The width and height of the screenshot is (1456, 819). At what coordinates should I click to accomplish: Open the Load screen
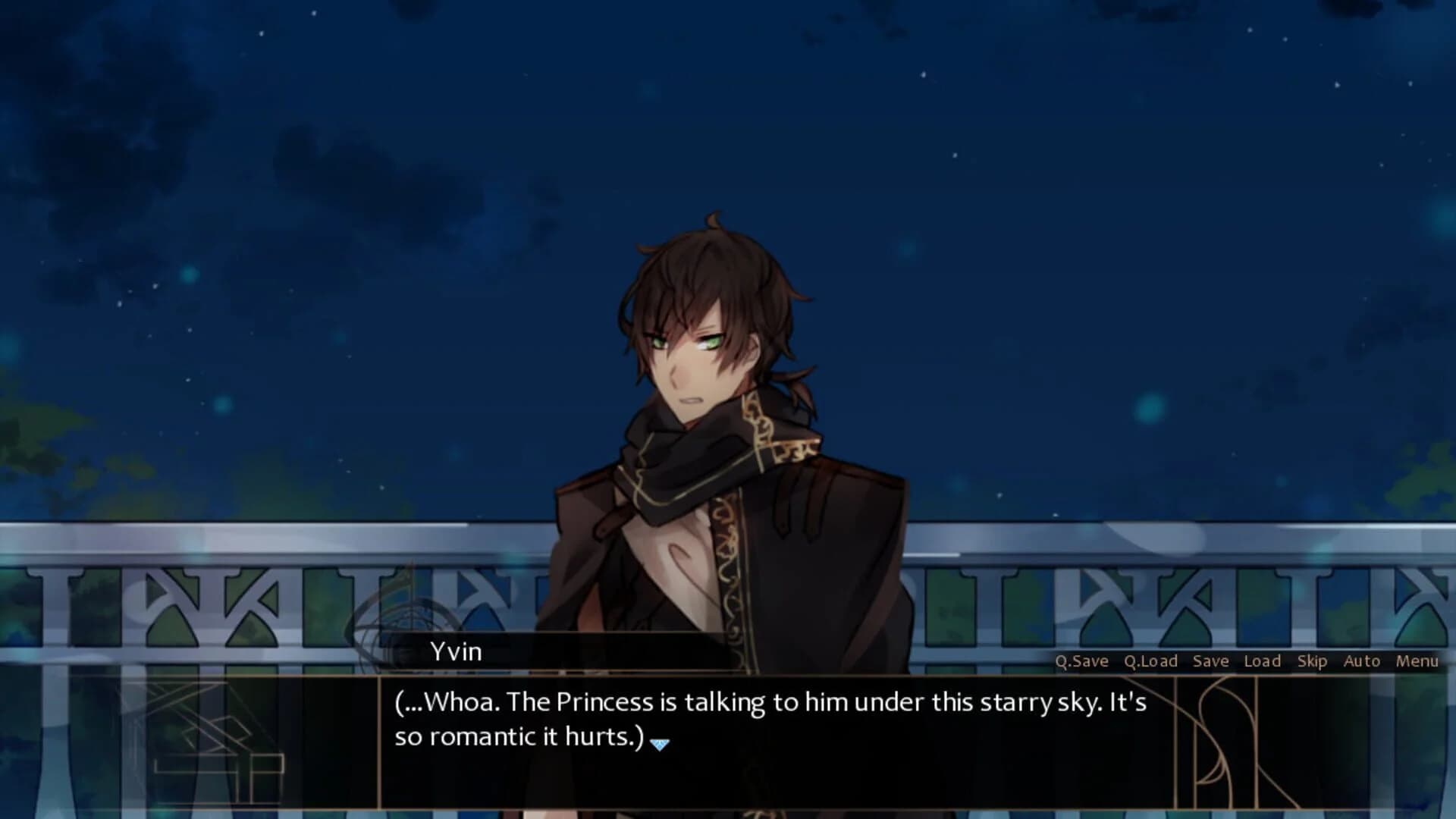1262,661
